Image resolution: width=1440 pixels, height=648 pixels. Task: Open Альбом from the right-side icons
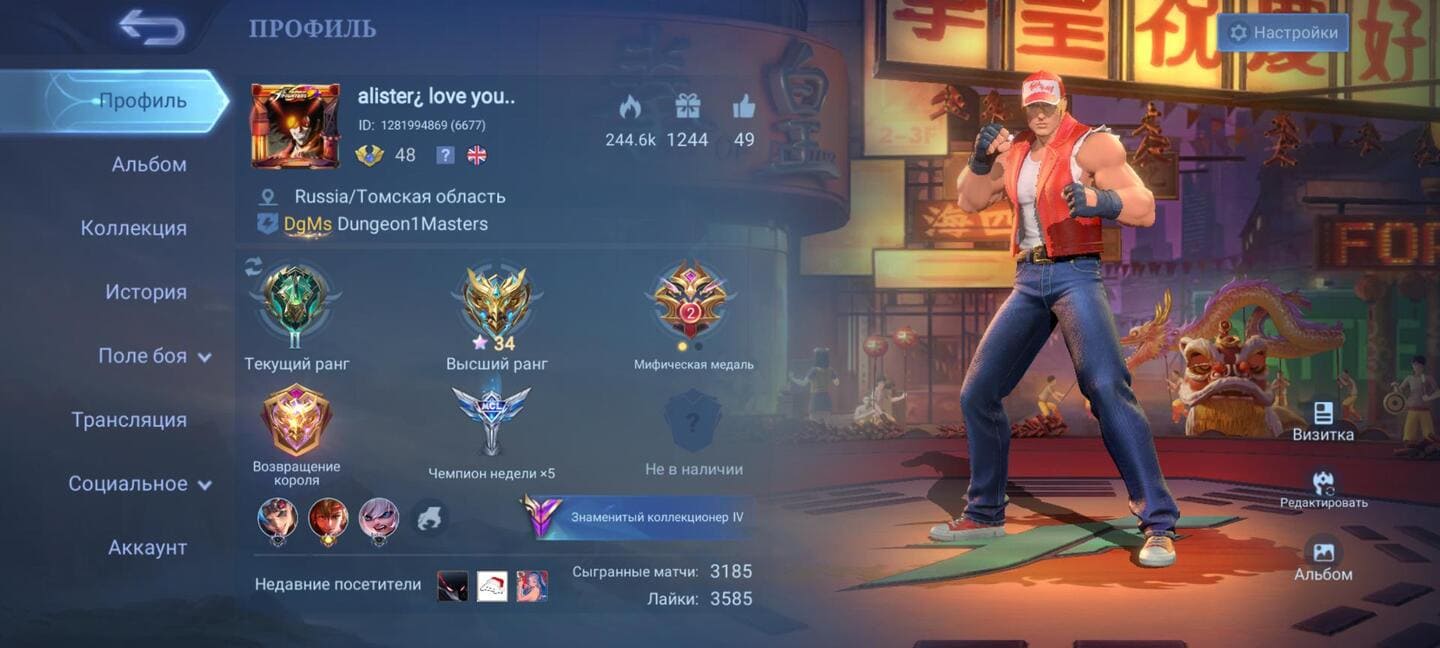(x=1323, y=558)
